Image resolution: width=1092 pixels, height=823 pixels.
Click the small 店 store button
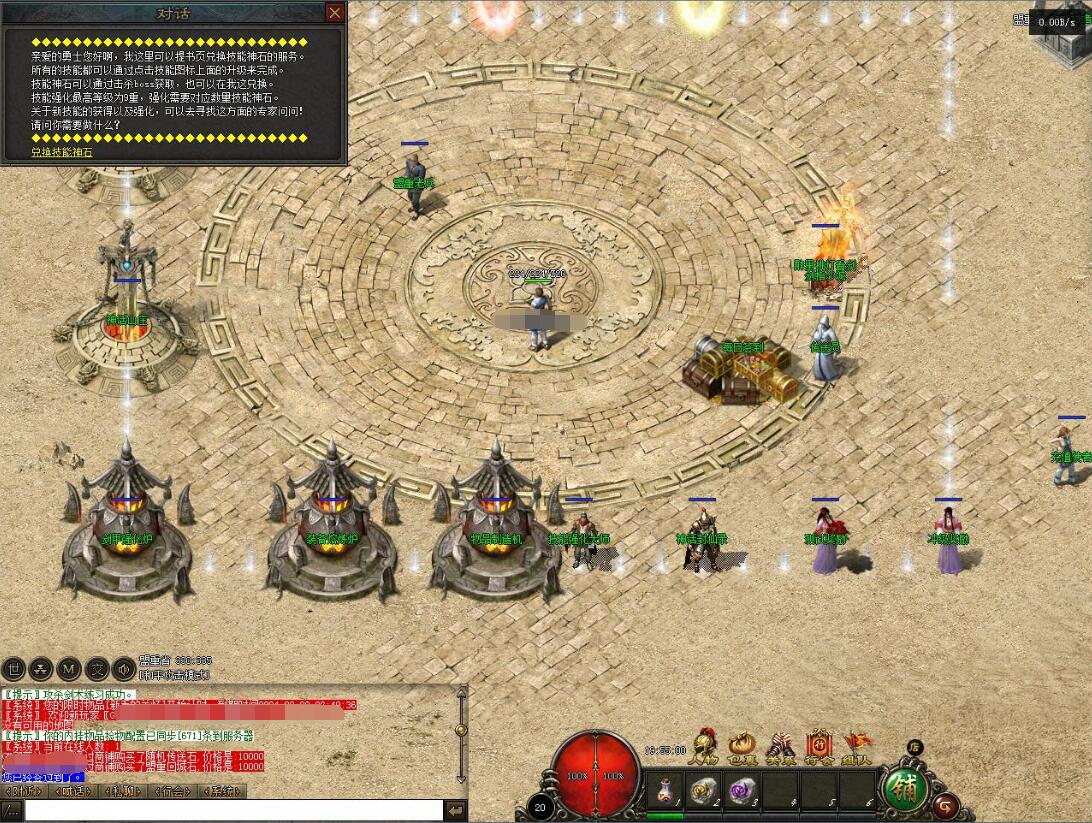[914, 746]
